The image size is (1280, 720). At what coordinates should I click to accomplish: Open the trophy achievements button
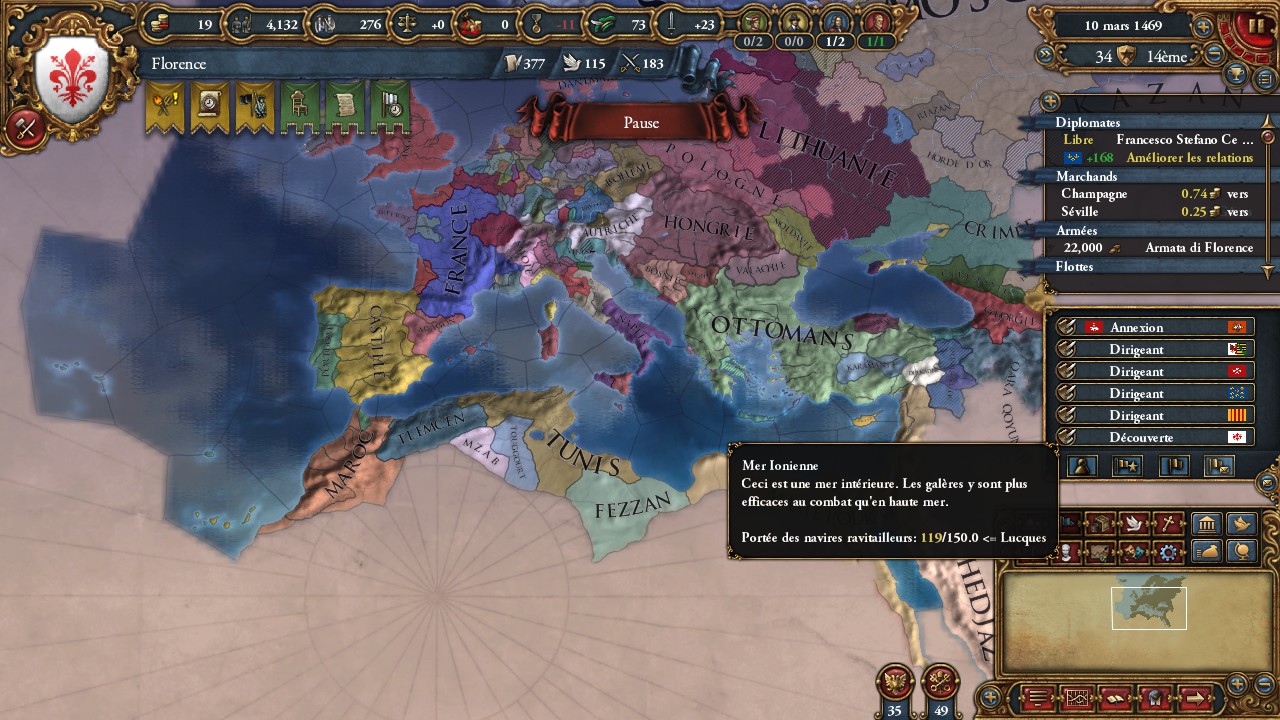point(1238,74)
